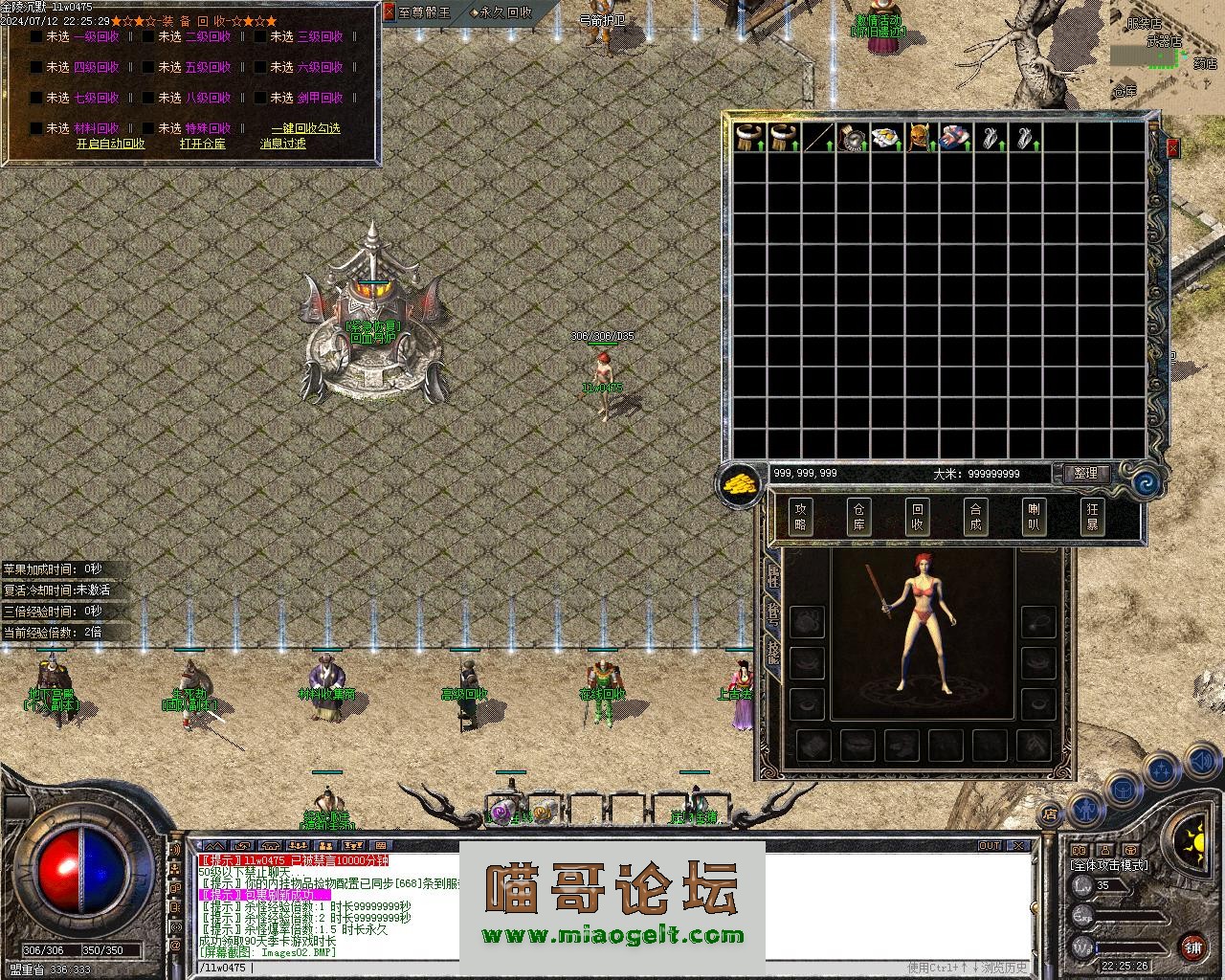Viewport: 1225px width, 980px height.
Task: Open the 消息过滤 message filter
Action: 282,145
